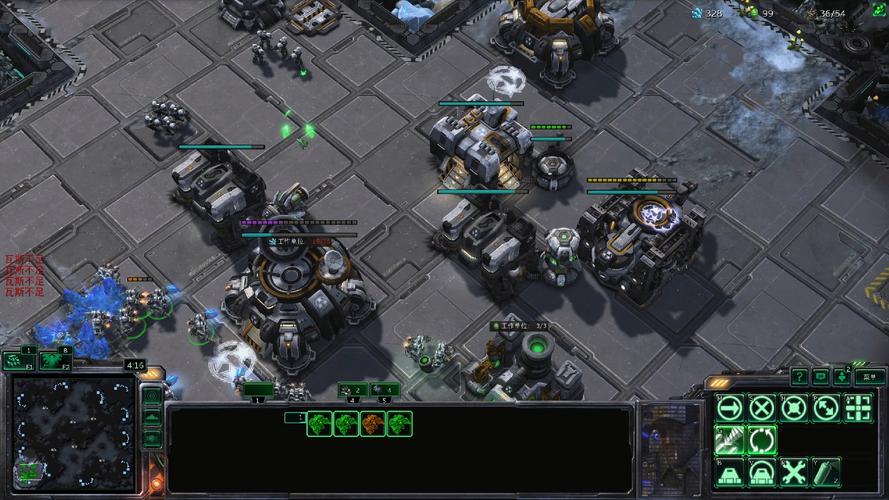This screenshot has height=500, width=889.
Task: Use the Spray can command
Action: [826, 471]
